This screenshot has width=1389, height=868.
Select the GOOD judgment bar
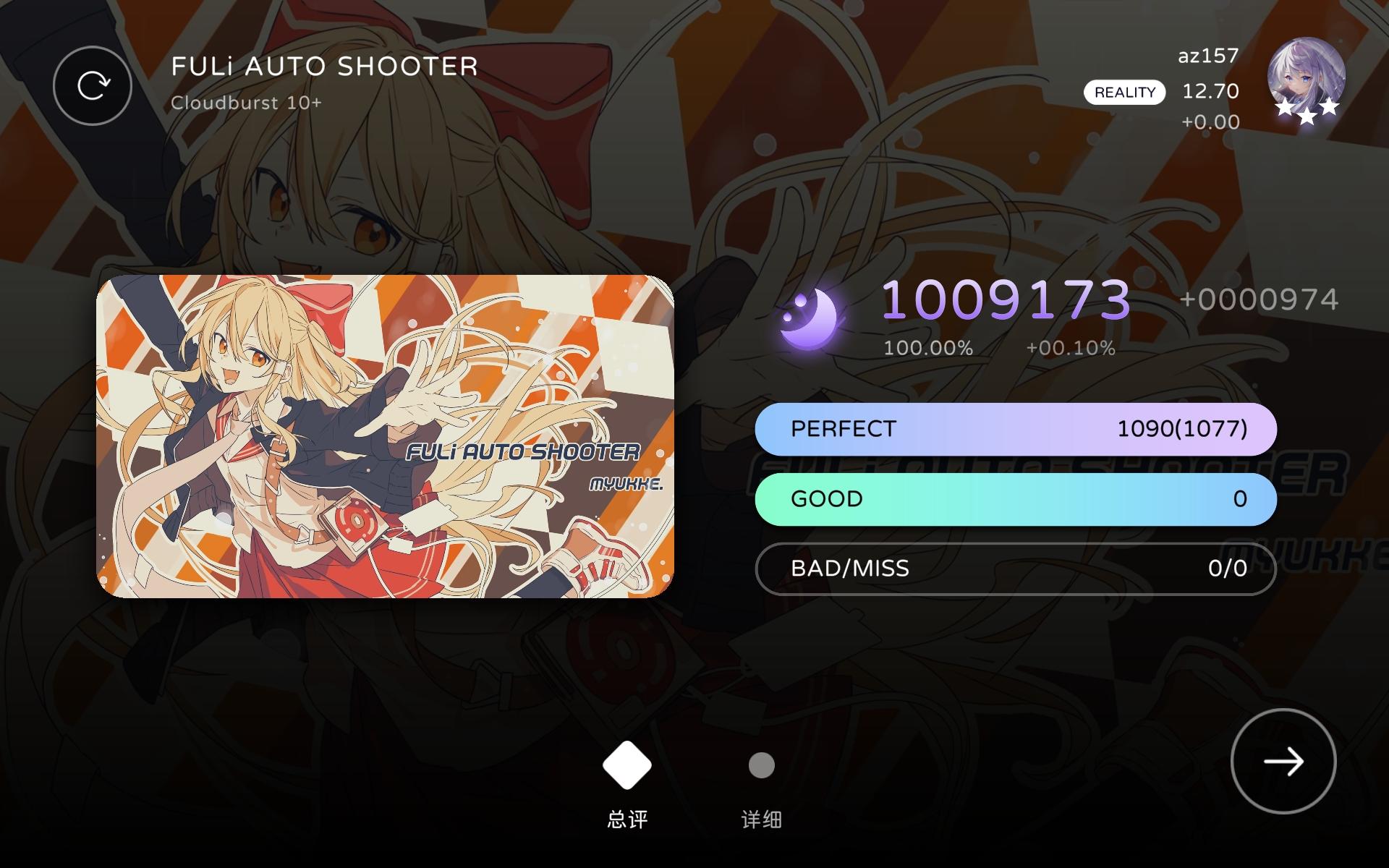coord(1014,498)
